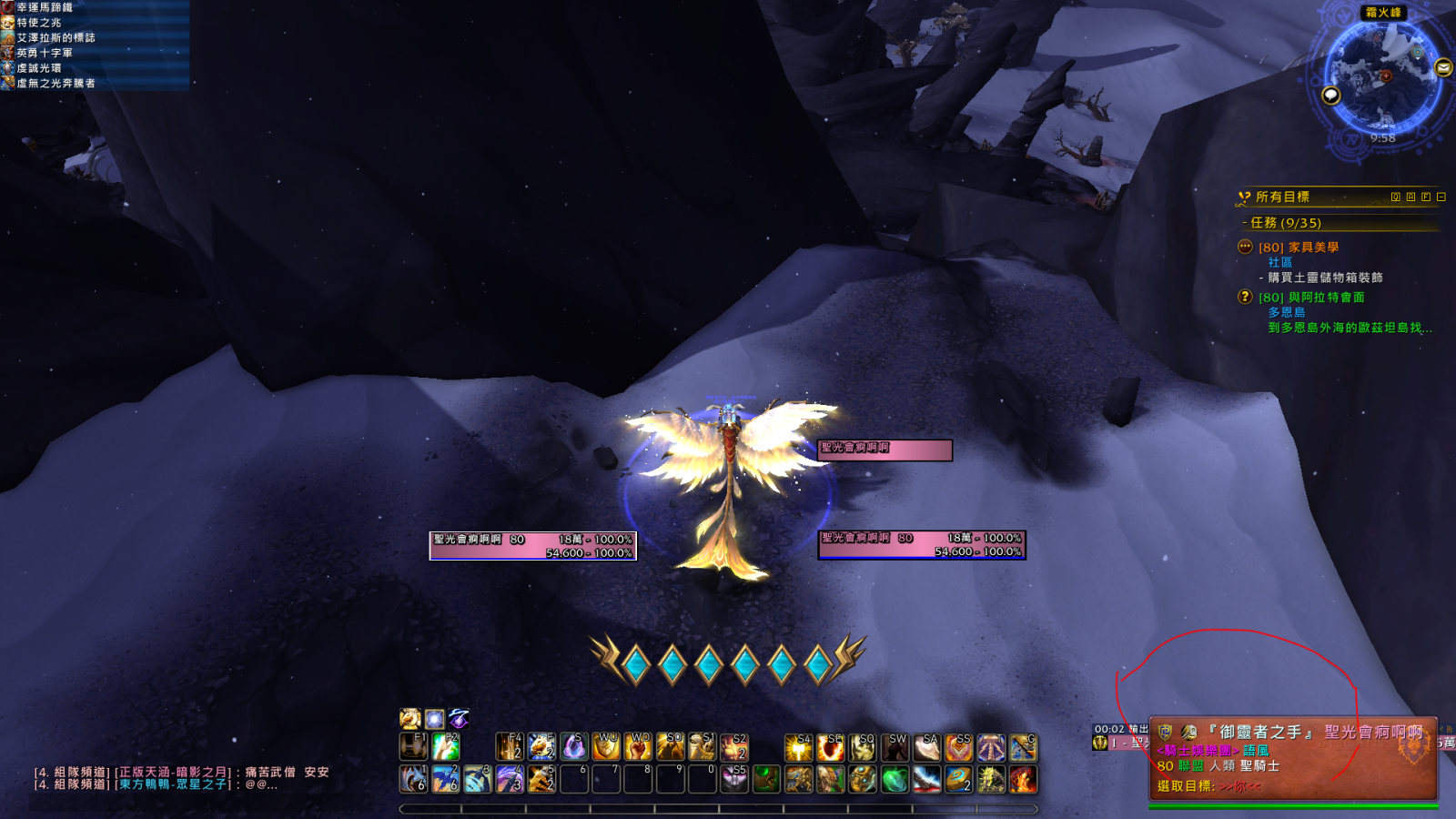Use the golden hammer ability labeled S4

(799, 747)
